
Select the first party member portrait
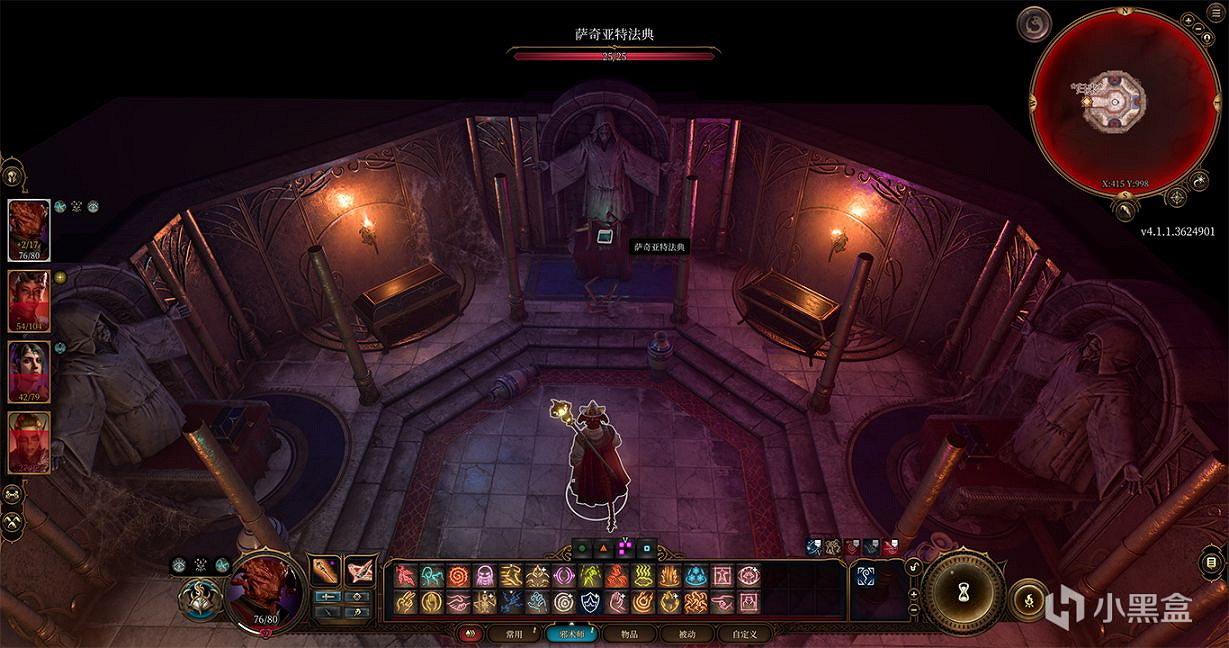[x=29, y=231]
